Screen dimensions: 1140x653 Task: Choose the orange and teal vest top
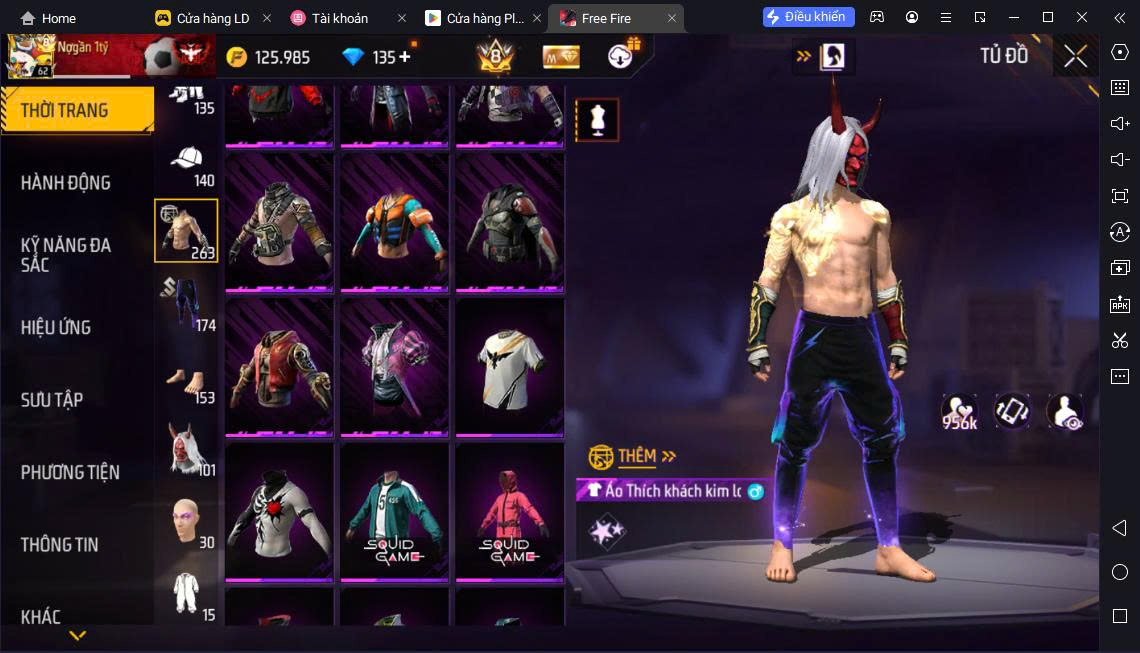click(x=394, y=223)
